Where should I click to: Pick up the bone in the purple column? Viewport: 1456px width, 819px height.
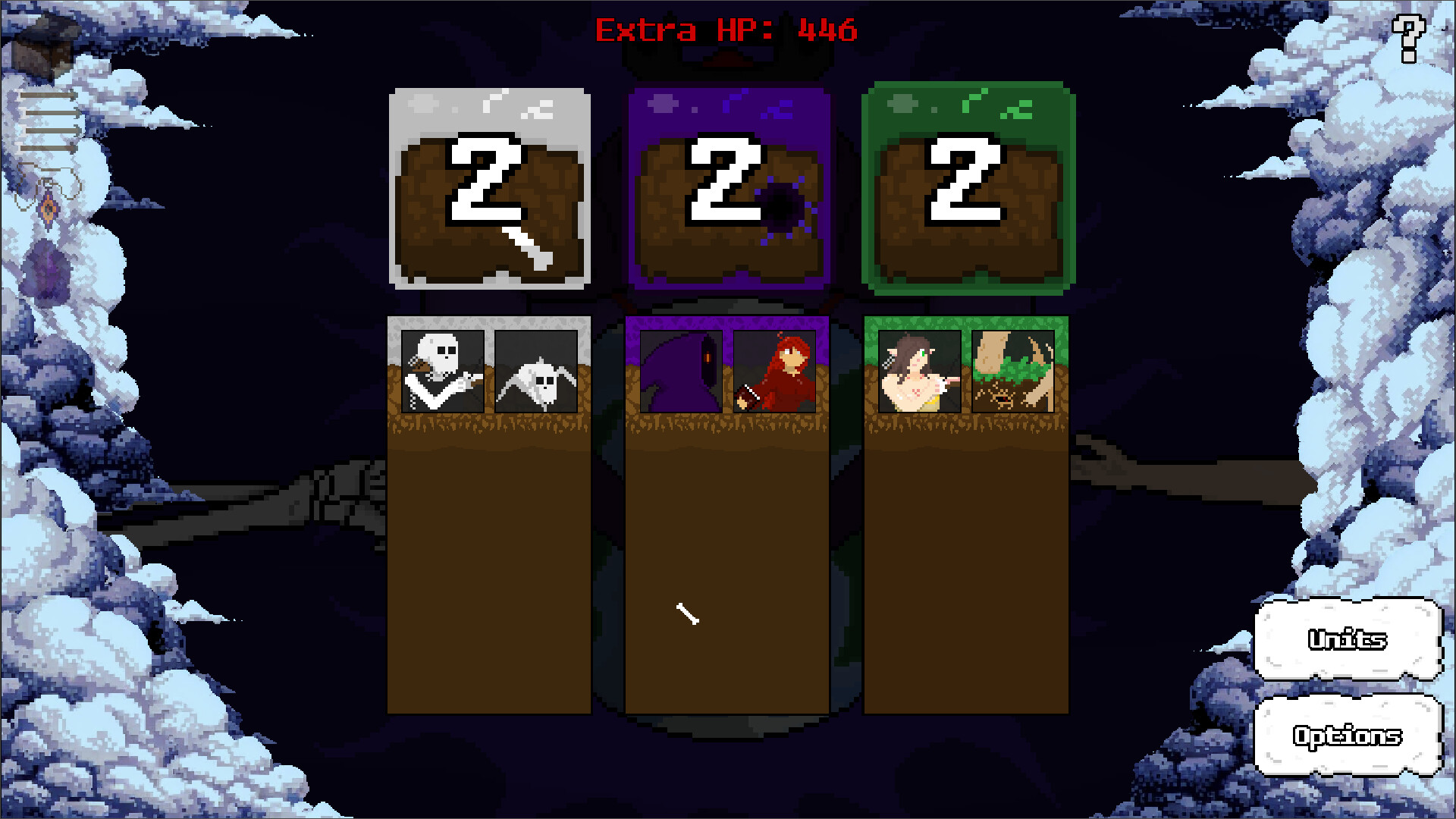coord(686,614)
